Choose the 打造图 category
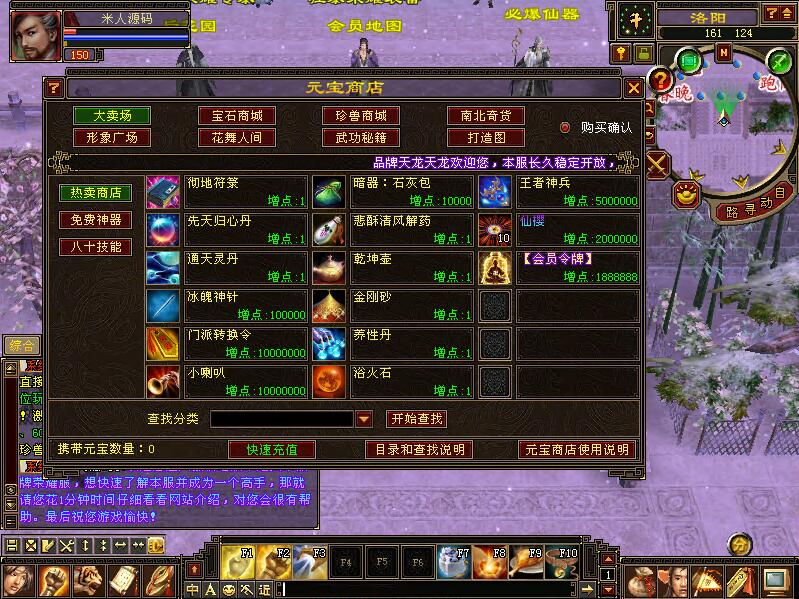The height and width of the screenshot is (599, 799). (485, 138)
